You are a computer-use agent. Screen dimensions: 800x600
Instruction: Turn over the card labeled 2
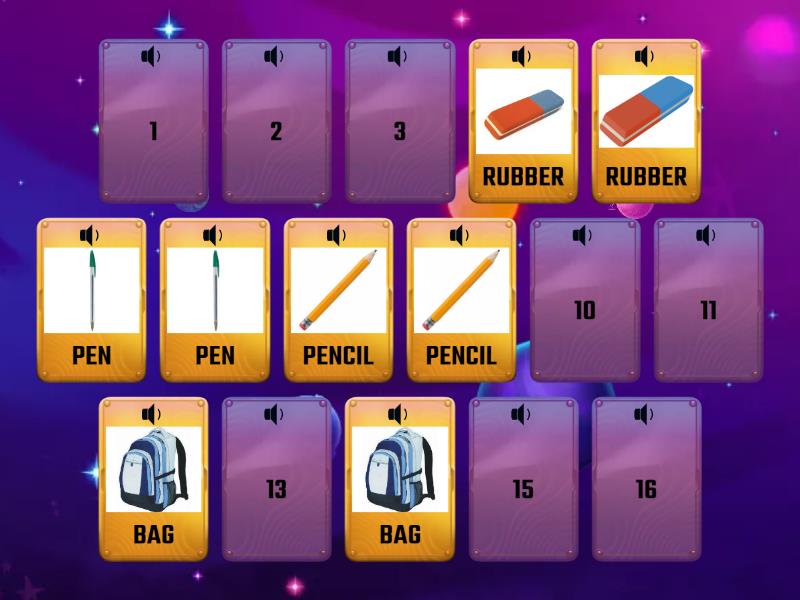coord(276,132)
